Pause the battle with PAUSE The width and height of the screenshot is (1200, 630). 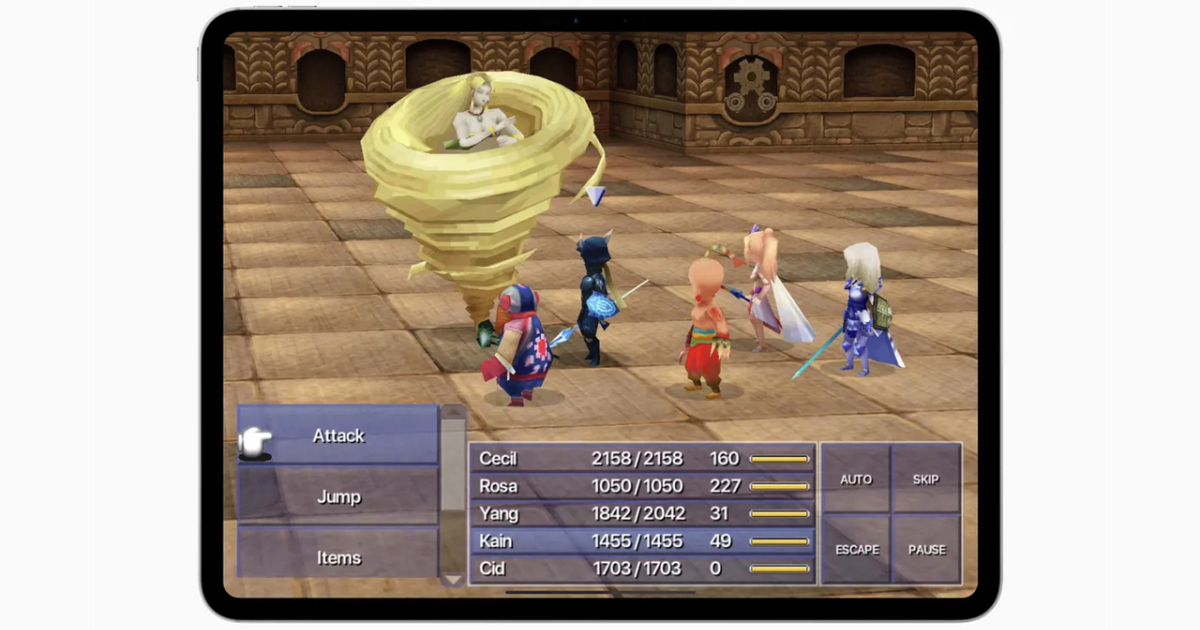926,549
